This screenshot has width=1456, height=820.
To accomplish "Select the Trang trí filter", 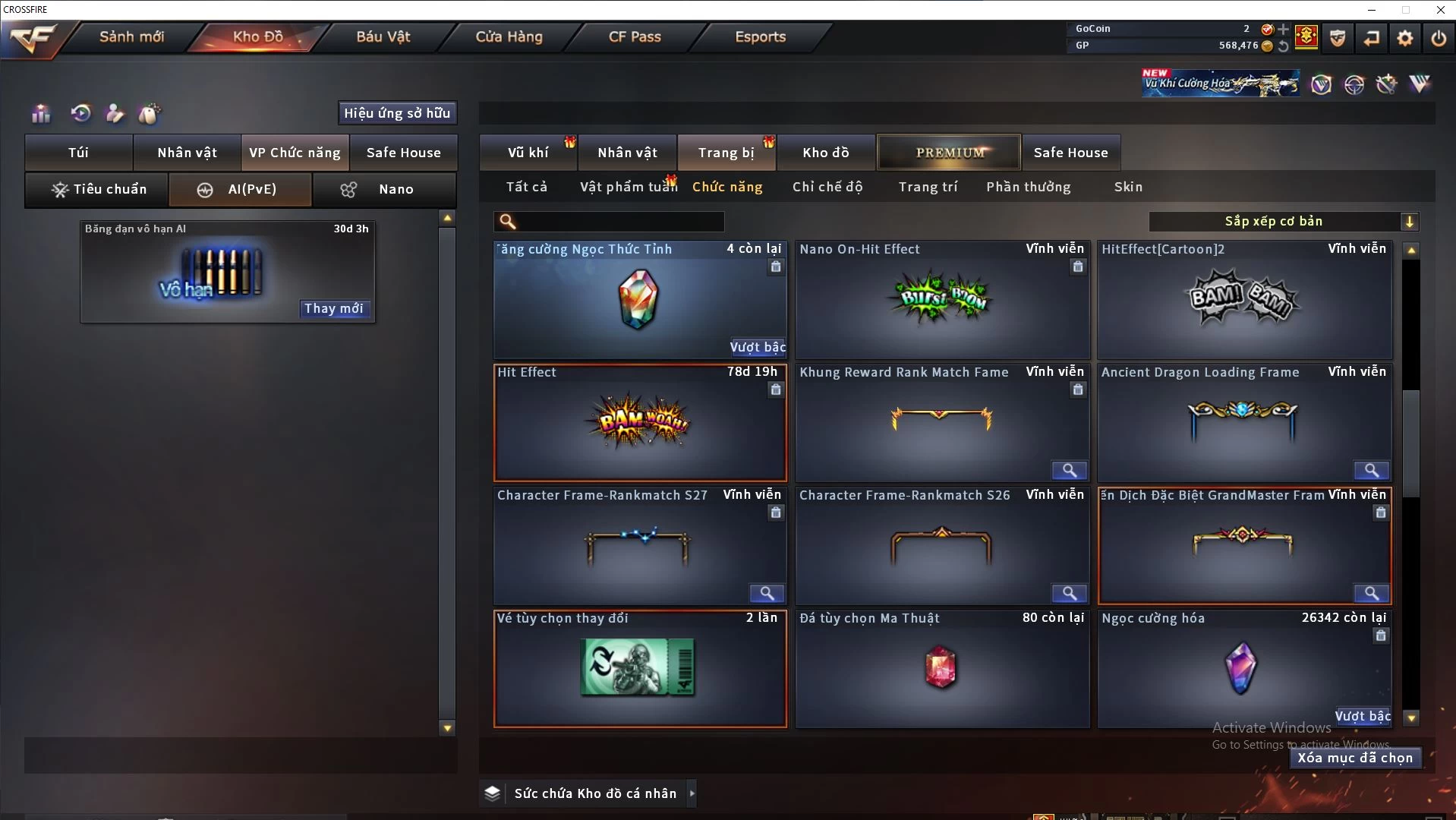I will tap(928, 187).
